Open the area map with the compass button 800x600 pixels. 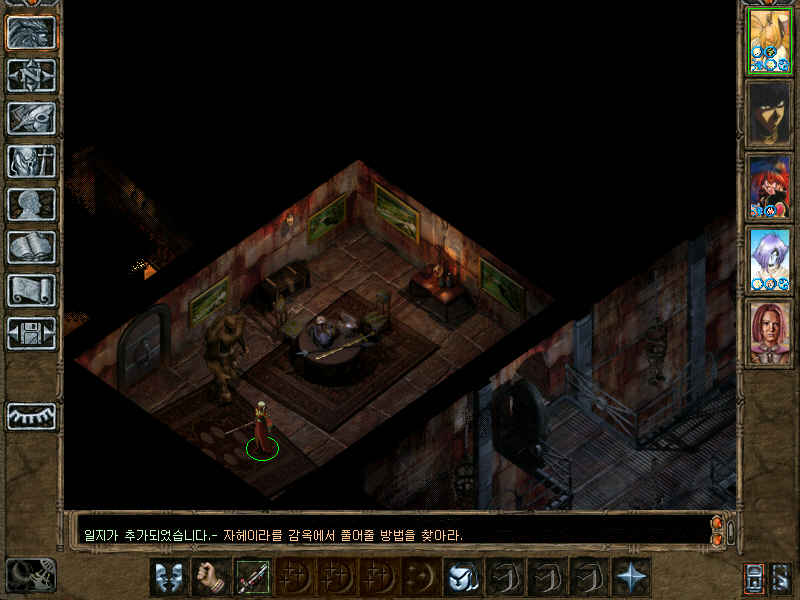tap(31, 76)
